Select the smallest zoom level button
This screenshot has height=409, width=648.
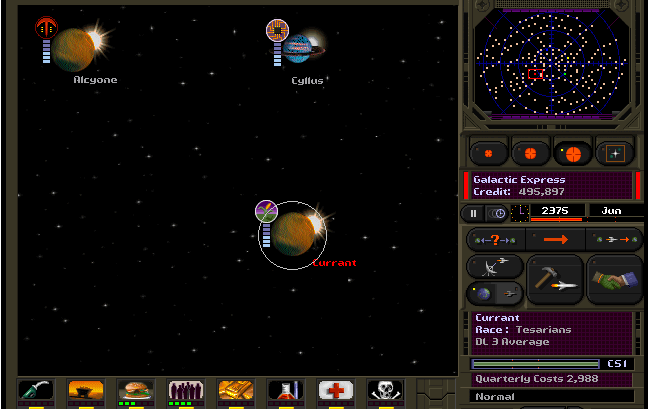pos(487,153)
